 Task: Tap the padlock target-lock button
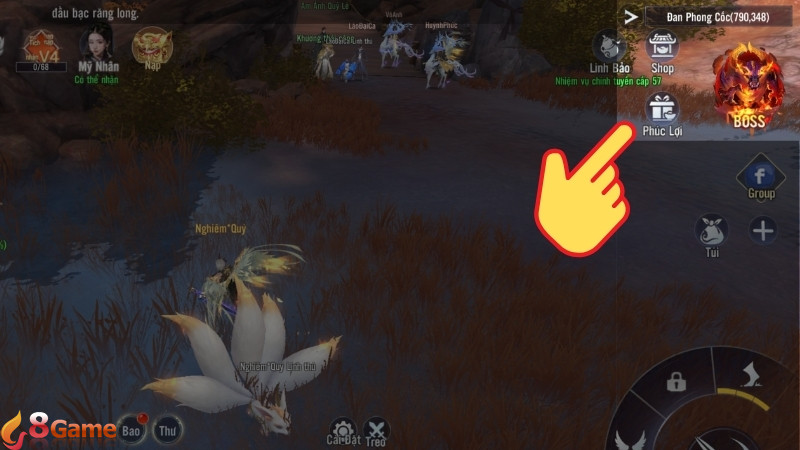click(x=676, y=382)
